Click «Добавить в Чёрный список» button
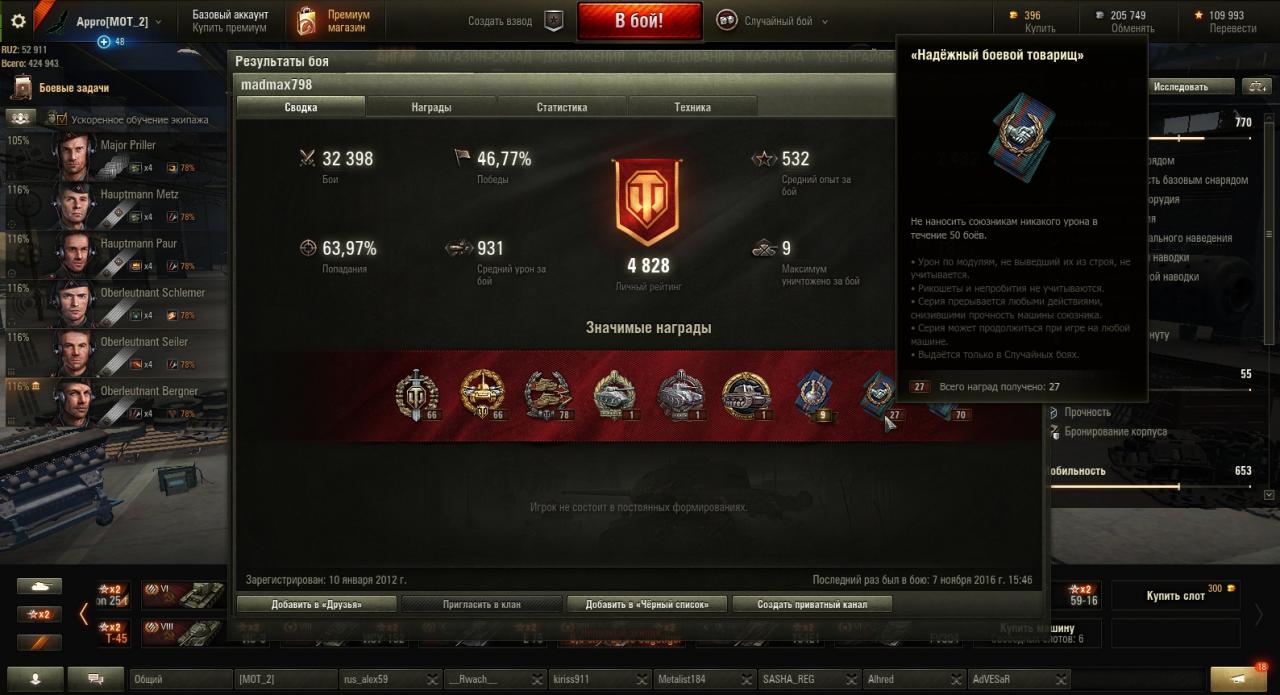Screen dimensions: 1280x695 (x=647, y=604)
